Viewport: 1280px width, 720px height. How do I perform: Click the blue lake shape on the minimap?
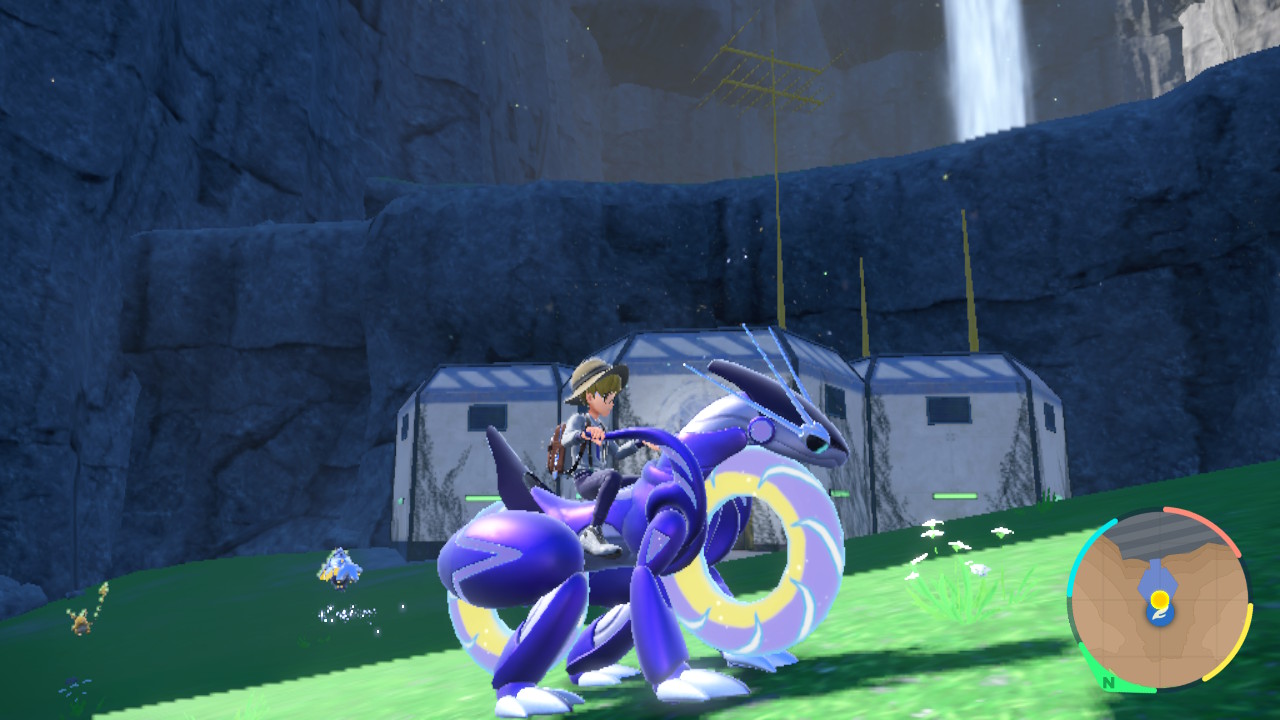tap(1157, 578)
